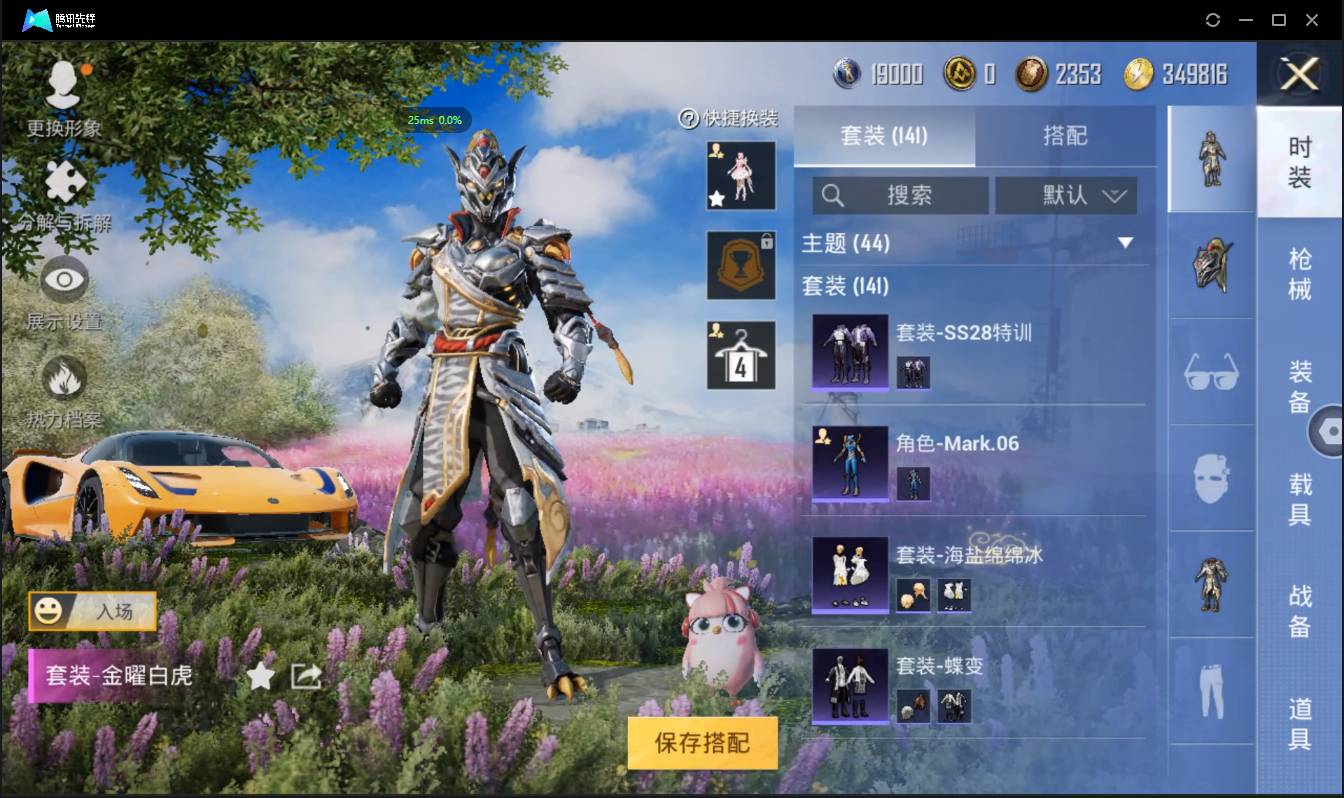This screenshot has width=1344, height=798.
Task: Open the glasses category icon
Action: click(x=1210, y=372)
